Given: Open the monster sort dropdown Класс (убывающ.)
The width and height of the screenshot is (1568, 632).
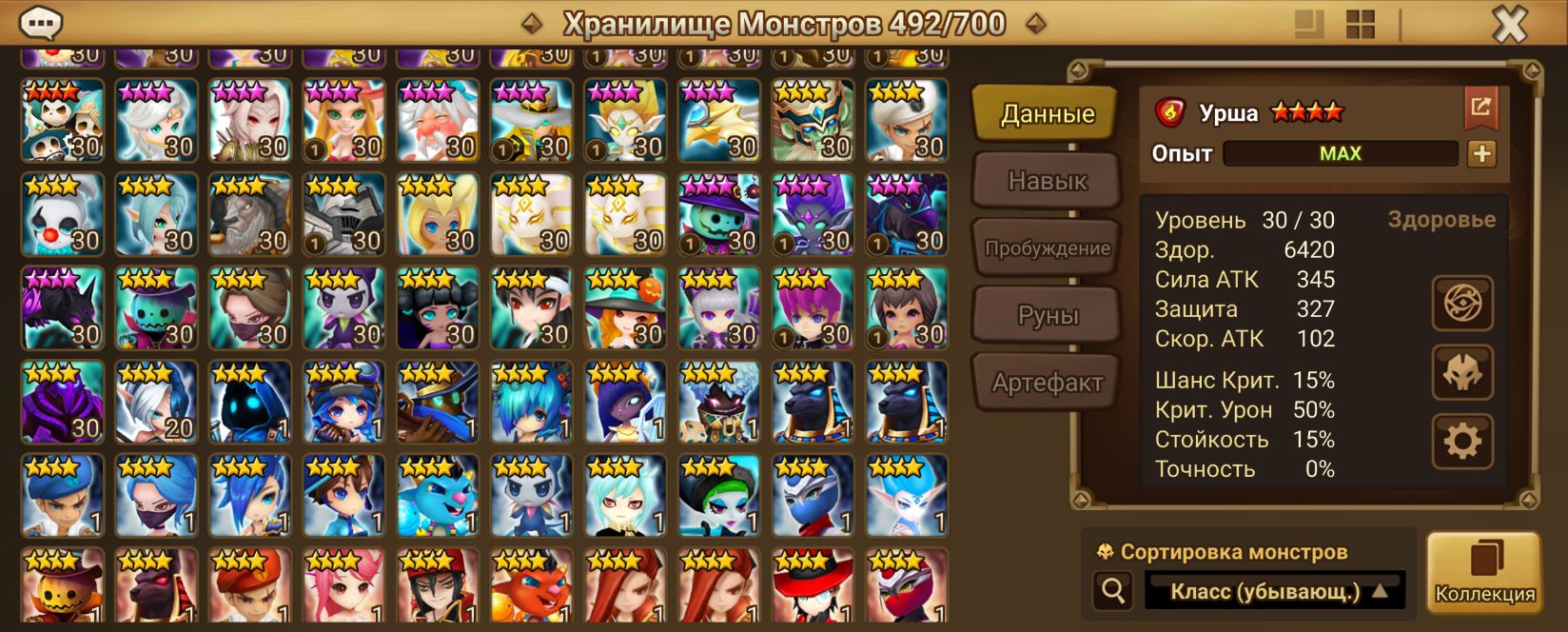Looking at the screenshot, I should [1275, 591].
